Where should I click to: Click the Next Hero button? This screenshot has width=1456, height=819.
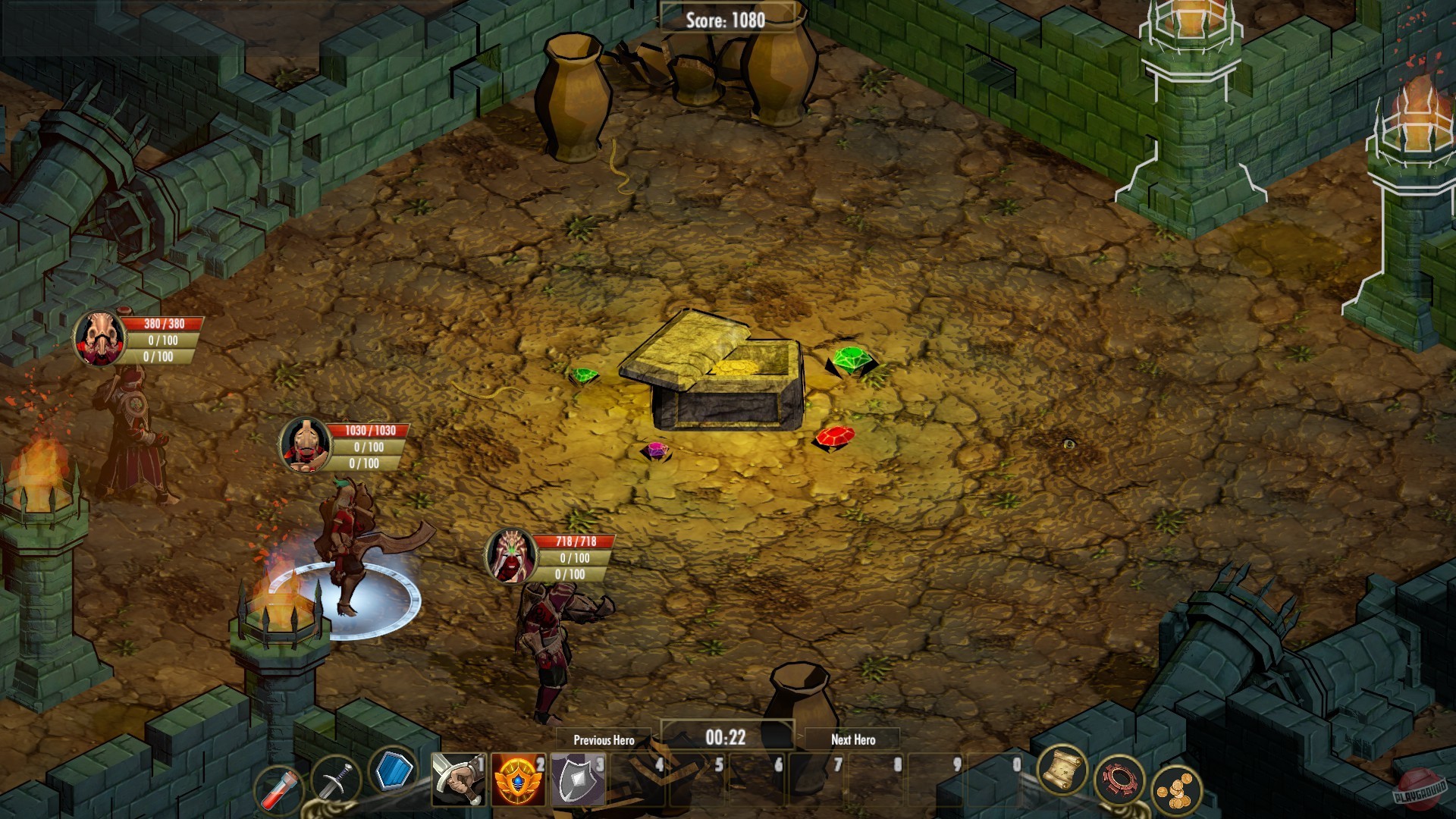coord(853,740)
